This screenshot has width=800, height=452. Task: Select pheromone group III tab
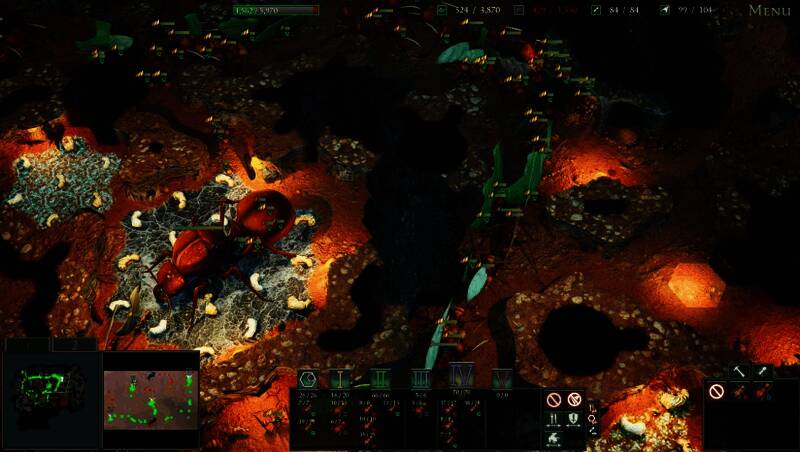420,378
